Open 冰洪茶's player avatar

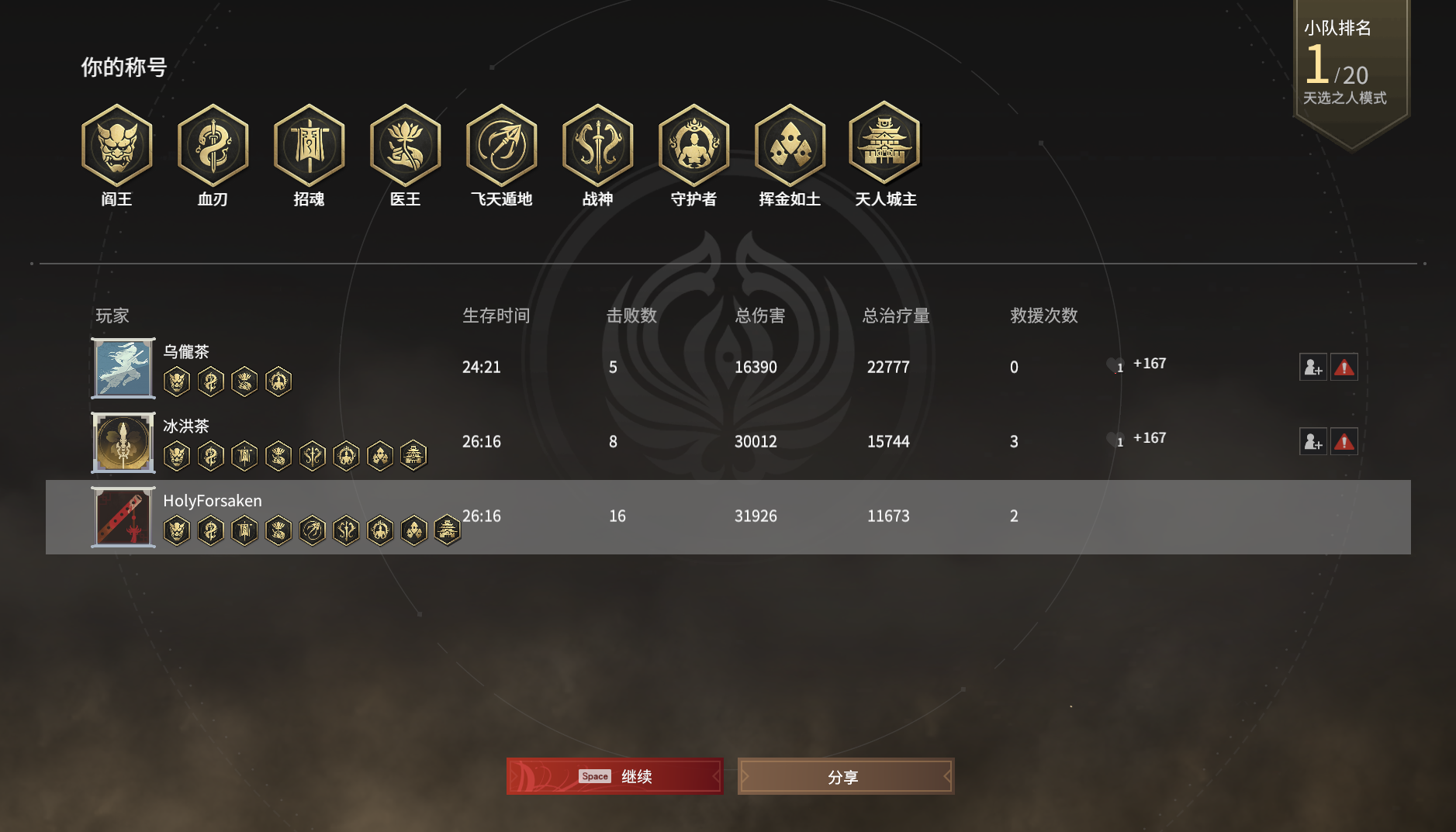pos(123,443)
